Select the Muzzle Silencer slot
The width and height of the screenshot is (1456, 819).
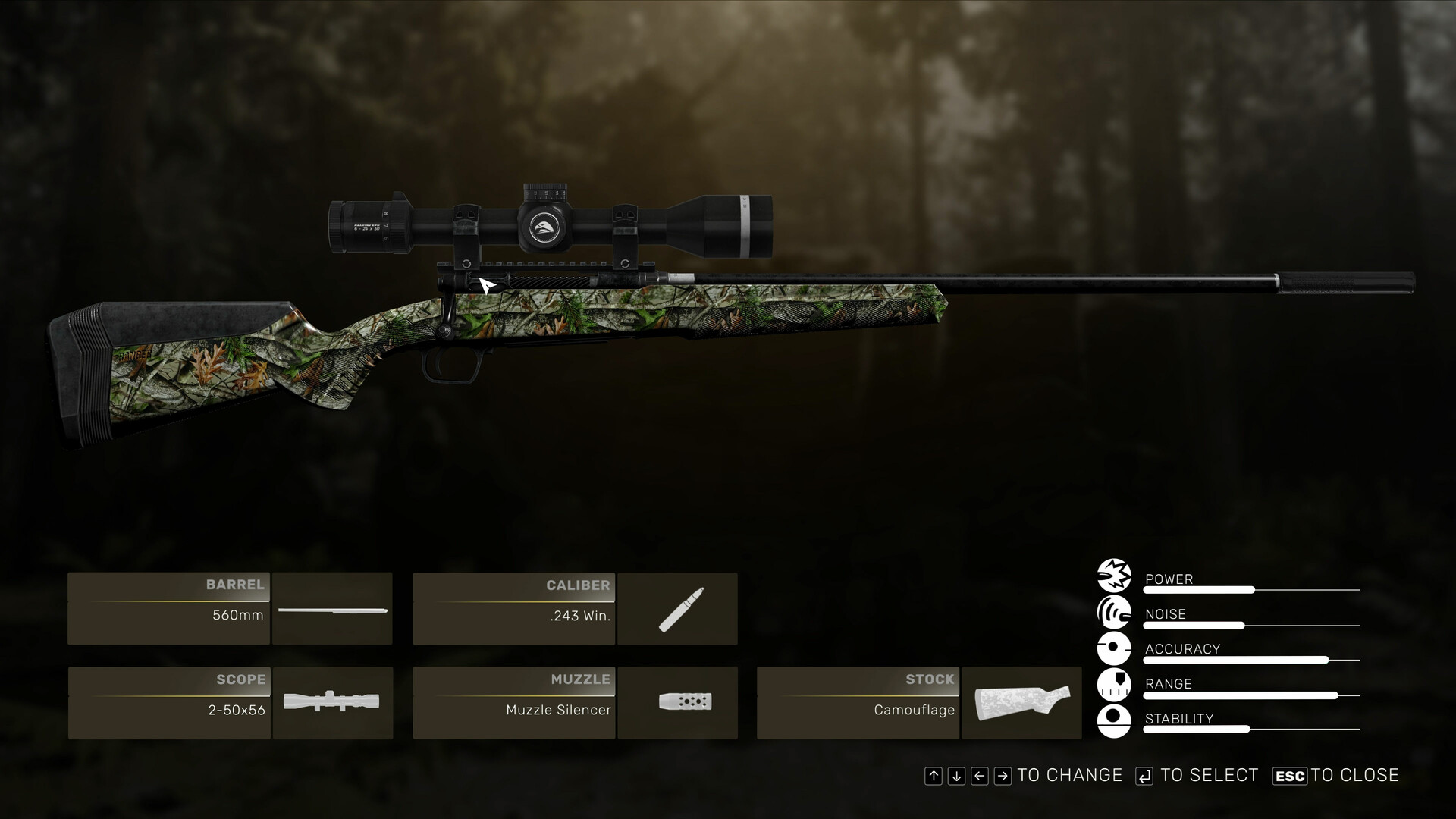[x=513, y=703]
